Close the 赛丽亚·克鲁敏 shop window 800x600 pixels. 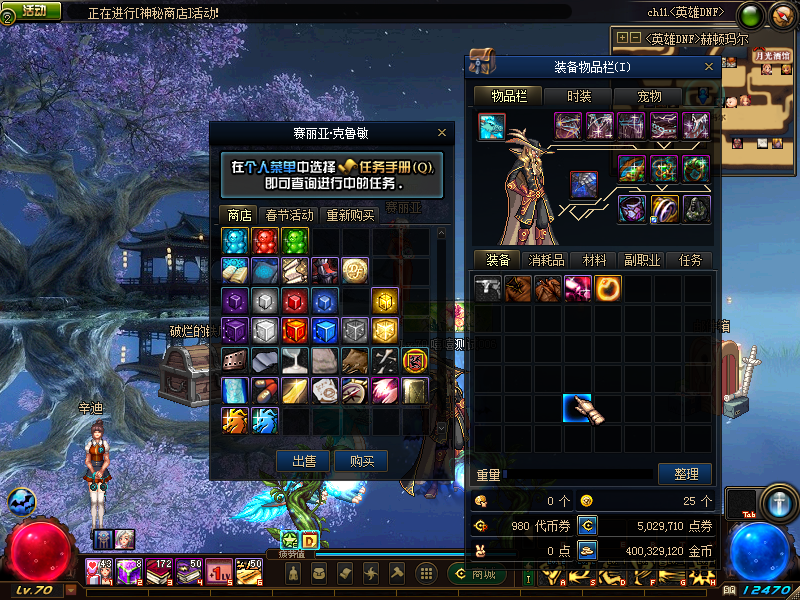[x=442, y=133]
